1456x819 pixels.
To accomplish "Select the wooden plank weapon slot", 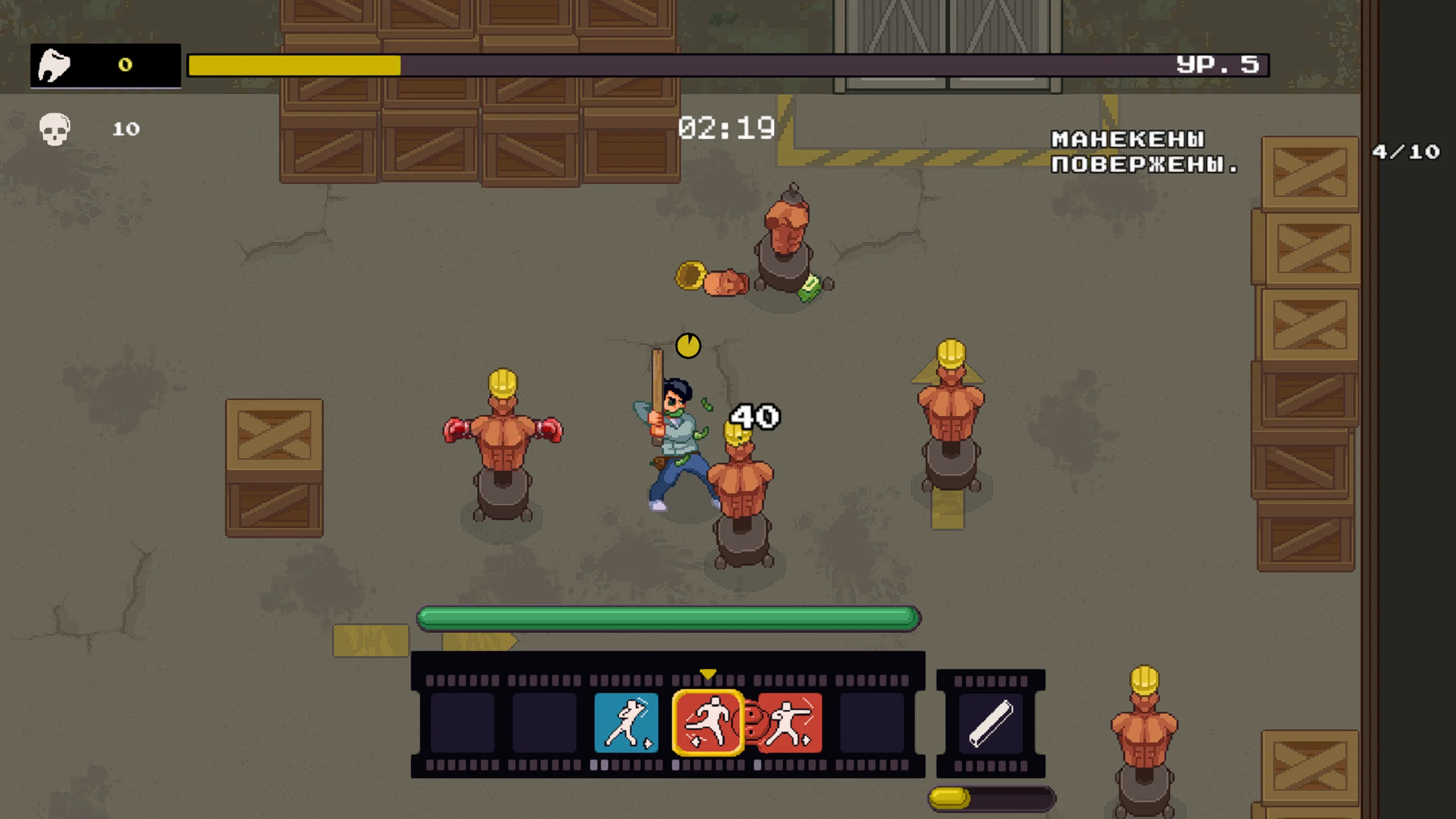I will coord(990,722).
